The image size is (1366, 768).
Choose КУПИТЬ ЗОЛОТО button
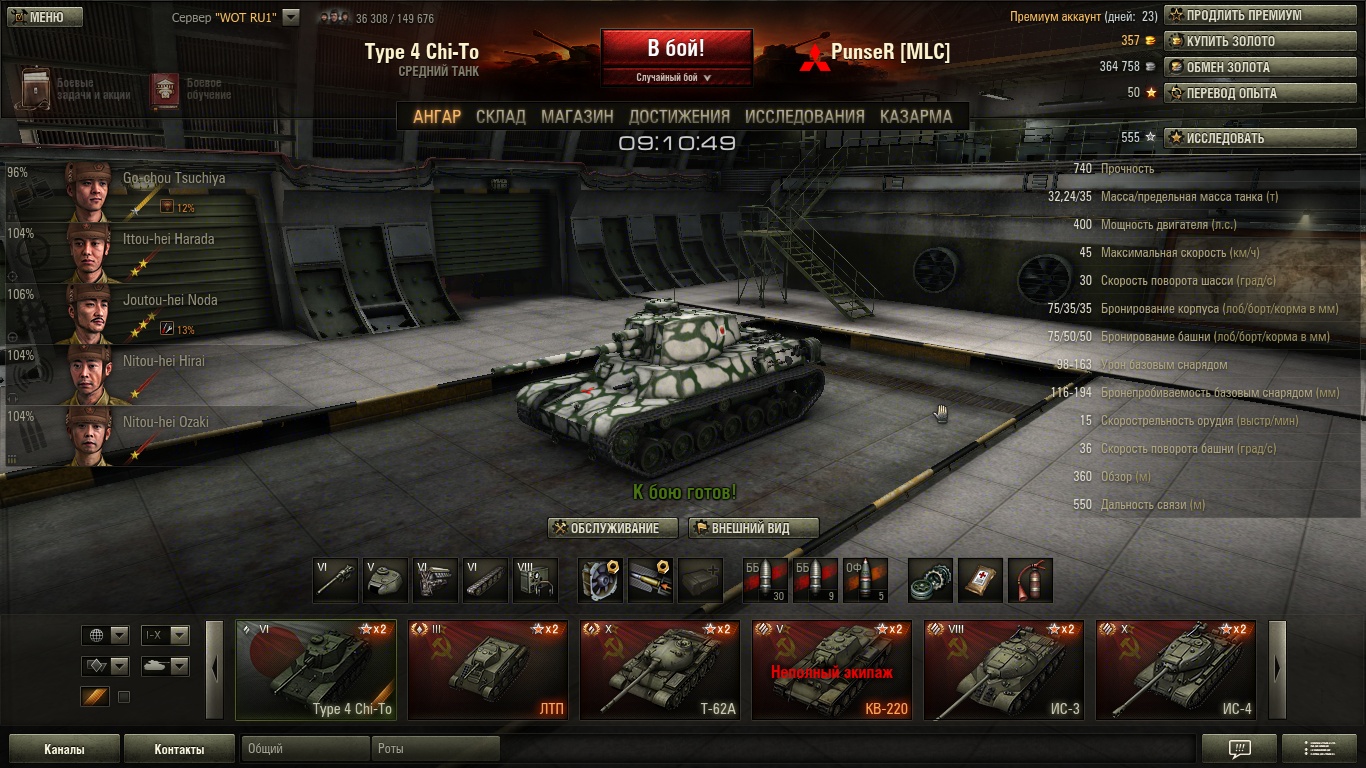tap(1259, 42)
